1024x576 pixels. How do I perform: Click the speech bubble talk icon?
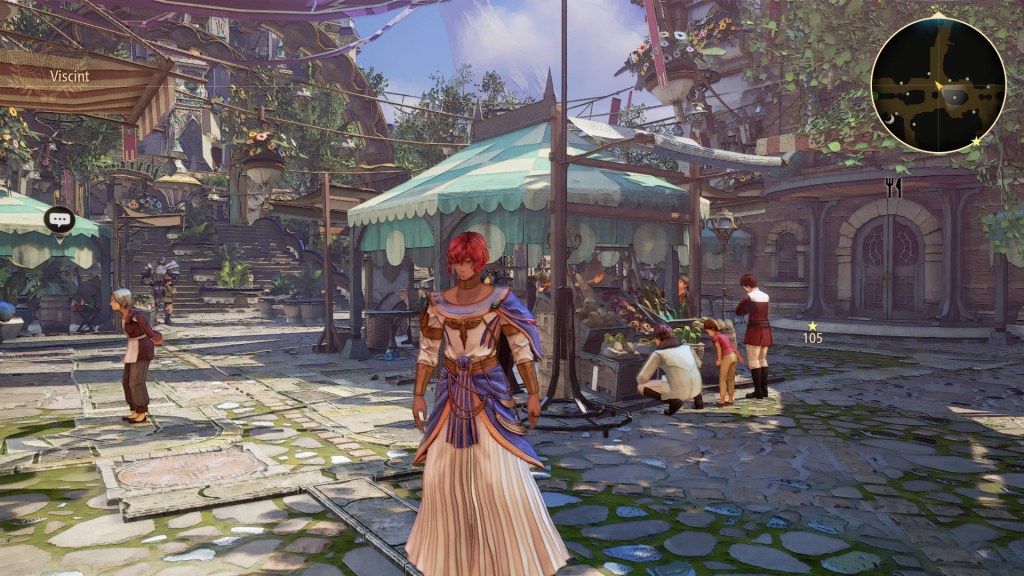(59, 219)
